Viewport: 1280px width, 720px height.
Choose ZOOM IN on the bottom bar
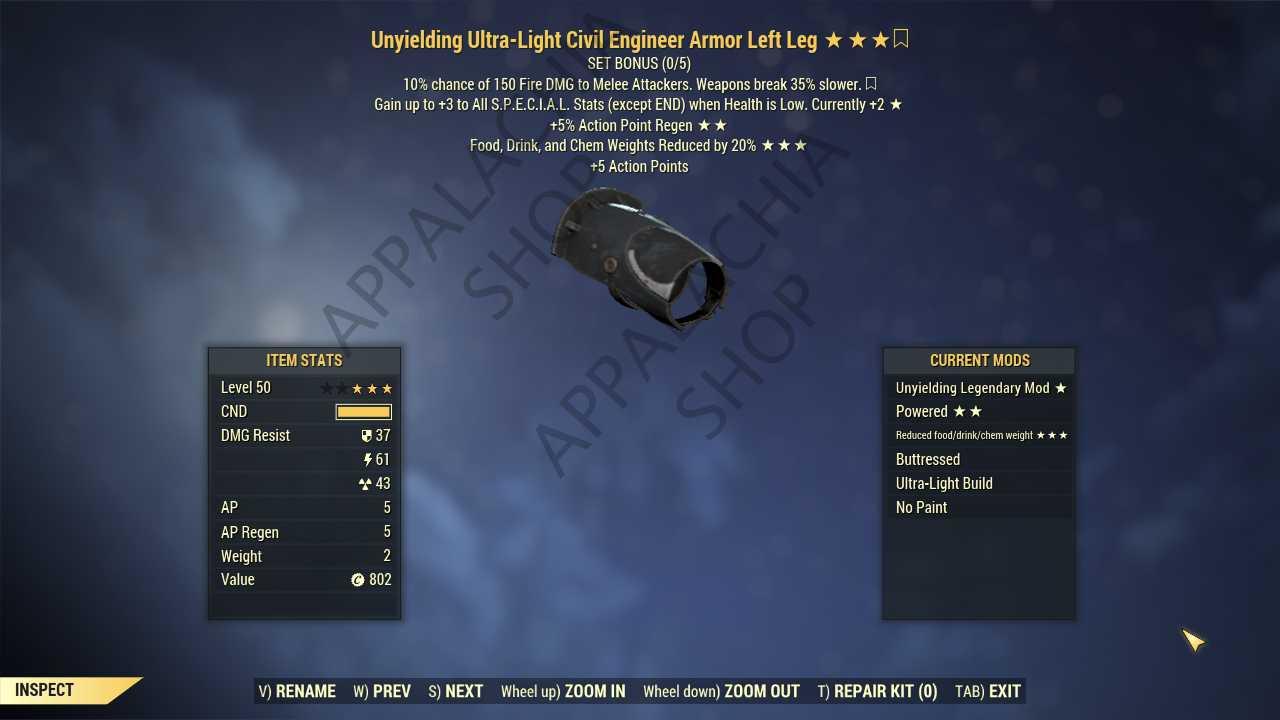point(563,691)
